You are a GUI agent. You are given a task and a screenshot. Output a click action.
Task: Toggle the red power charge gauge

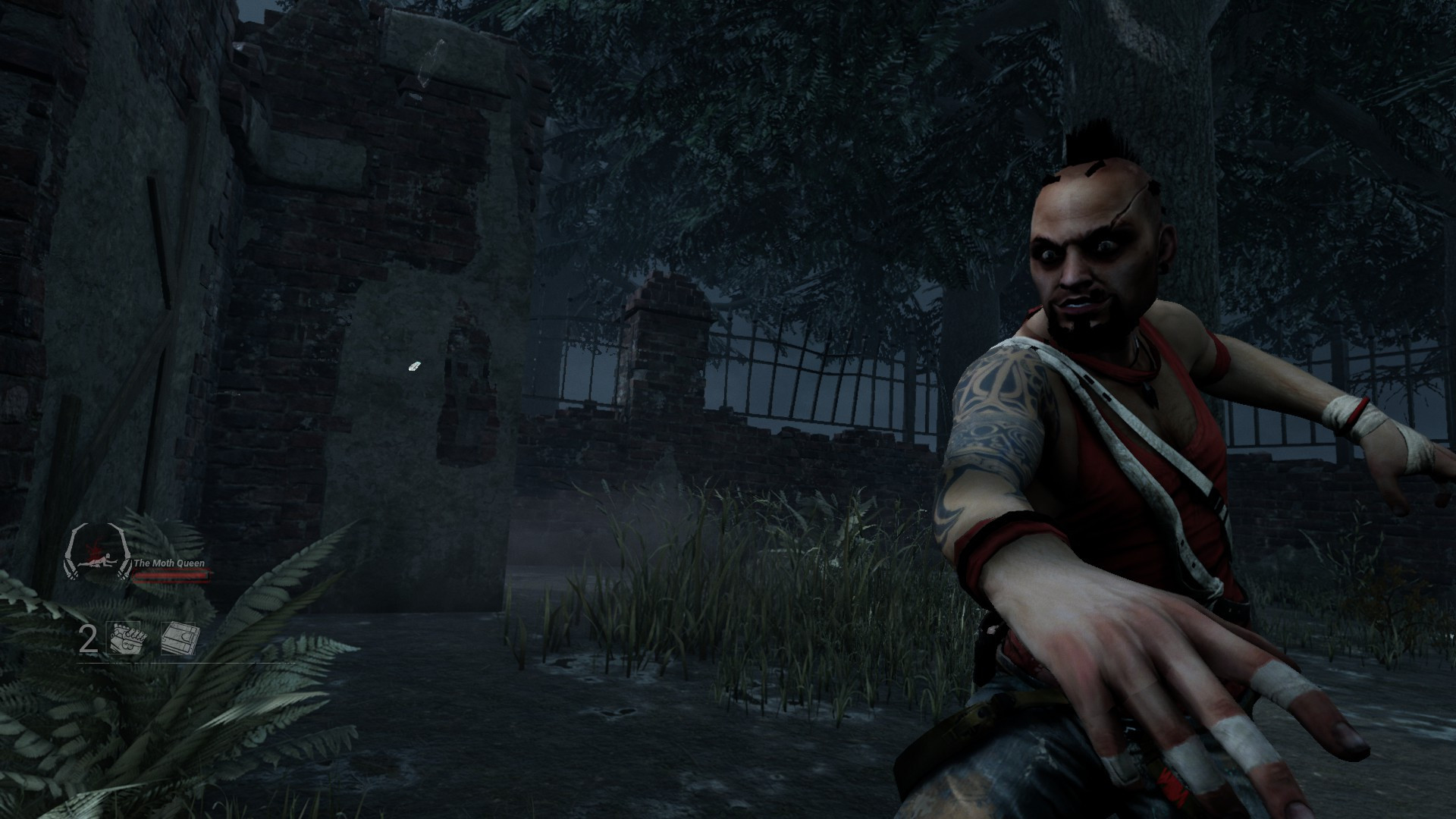[171, 576]
